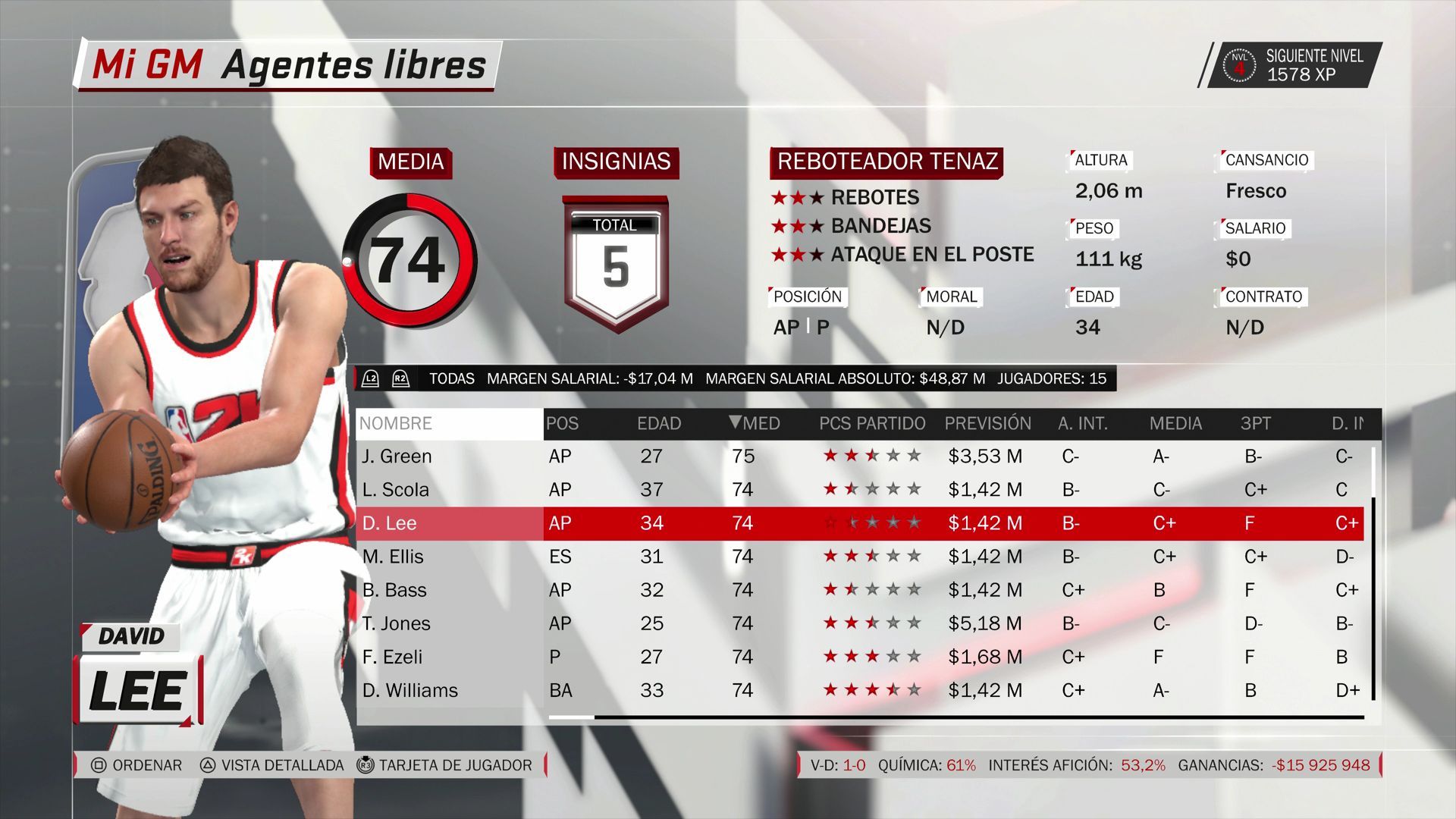The image size is (1456, 819).
Task: Select the J. Green free agent row
Action: (397, 456)
